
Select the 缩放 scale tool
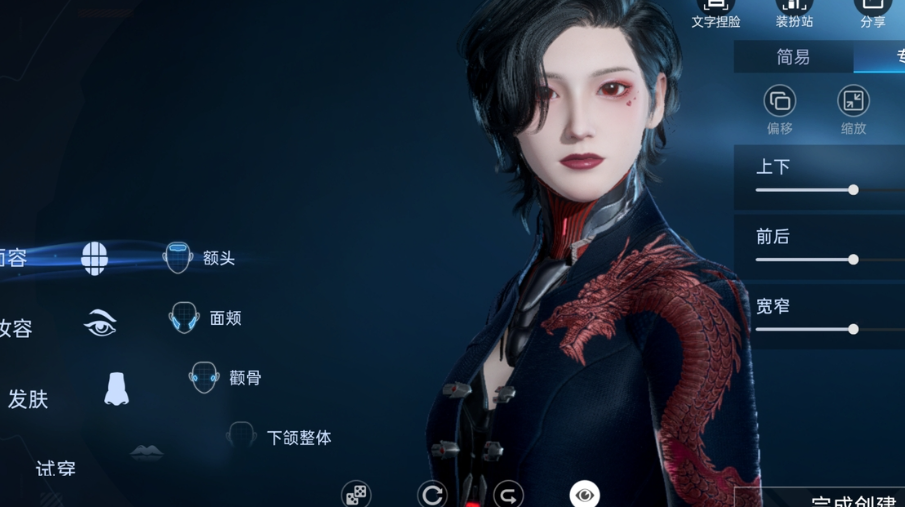pos(852,102)
